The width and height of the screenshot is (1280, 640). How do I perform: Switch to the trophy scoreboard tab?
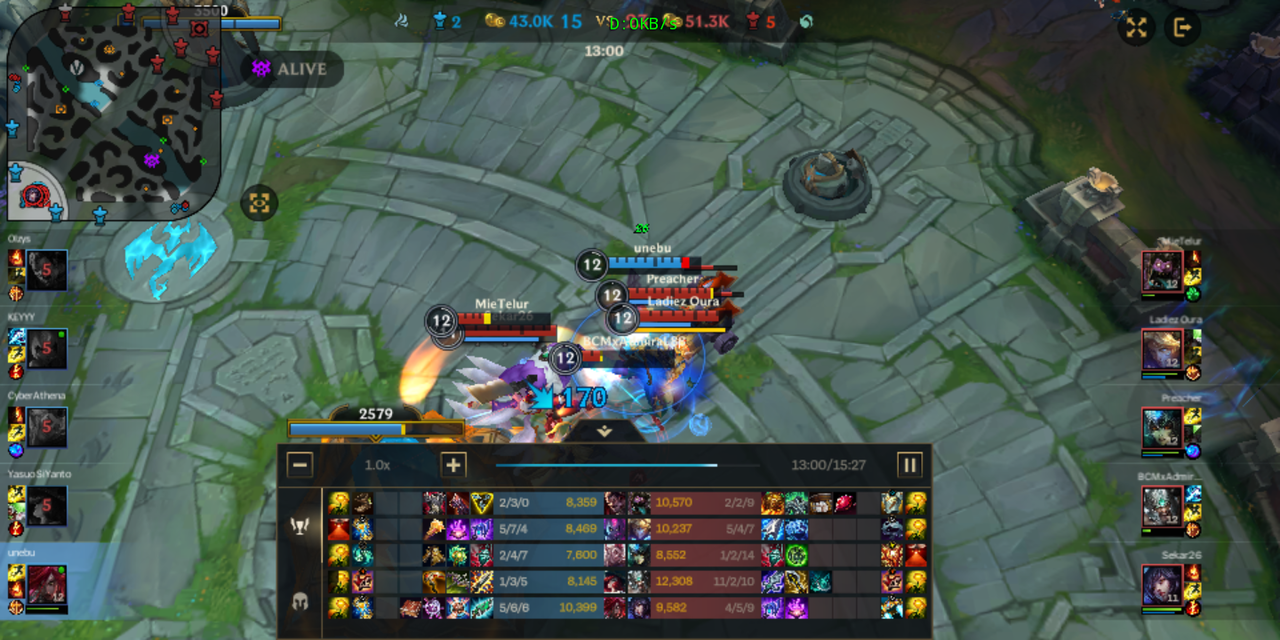tap(299, 526)
